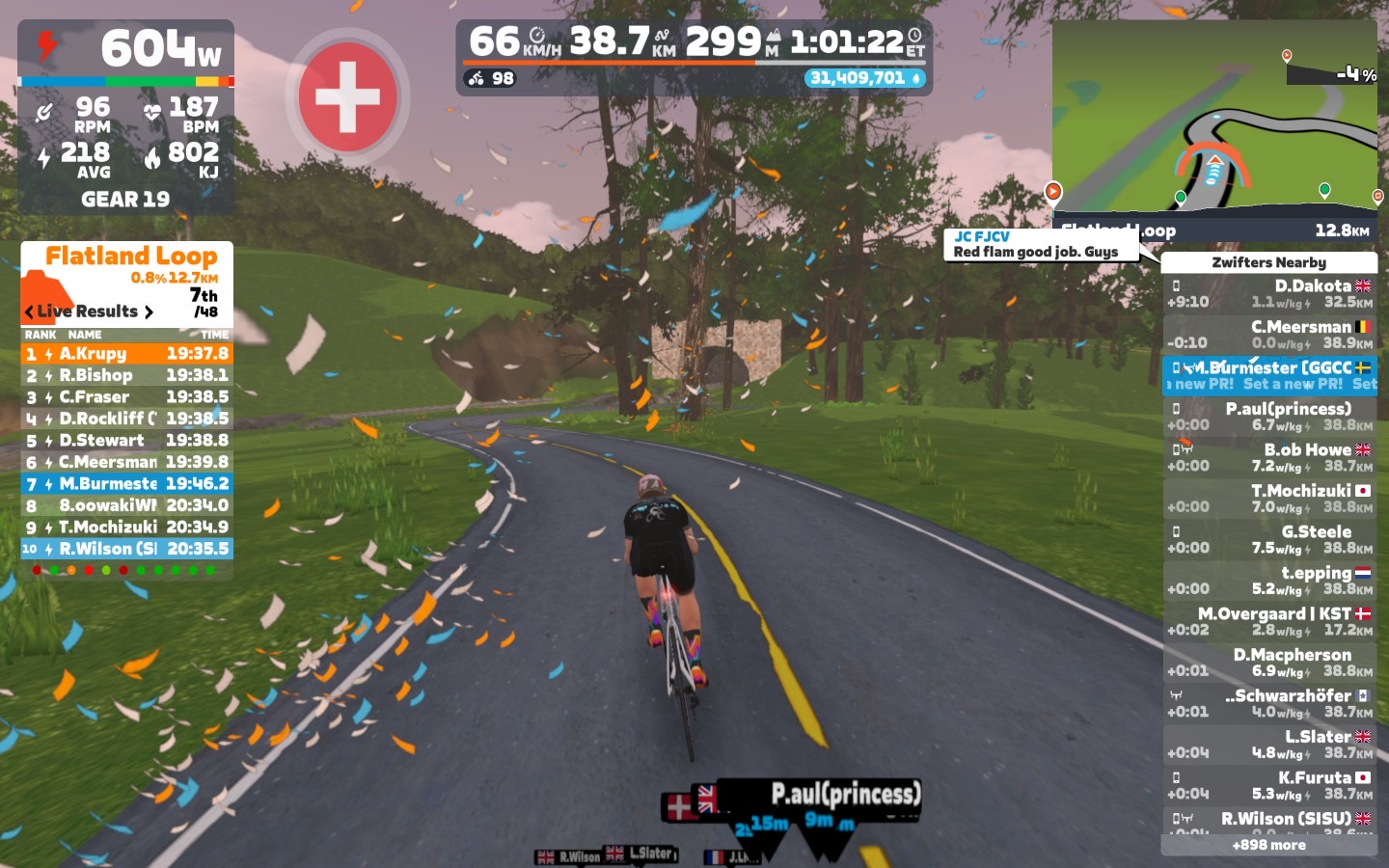Viewport: 1389px width, 868px height.
Task: Click the ride stats bar showing 38.7 km
Action: pos(694,43)
